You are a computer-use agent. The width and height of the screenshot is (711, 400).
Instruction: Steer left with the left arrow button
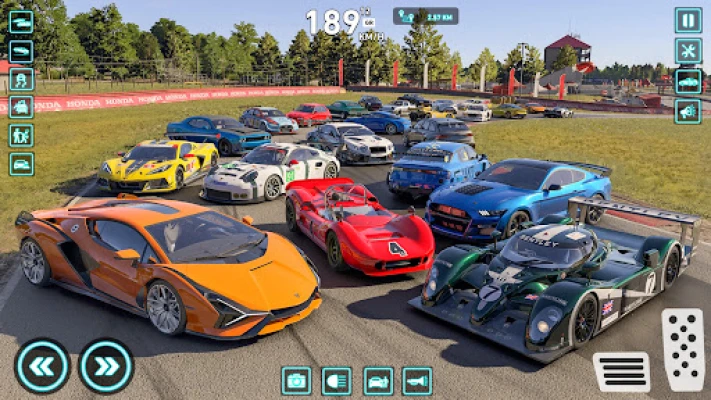[42, 366]
